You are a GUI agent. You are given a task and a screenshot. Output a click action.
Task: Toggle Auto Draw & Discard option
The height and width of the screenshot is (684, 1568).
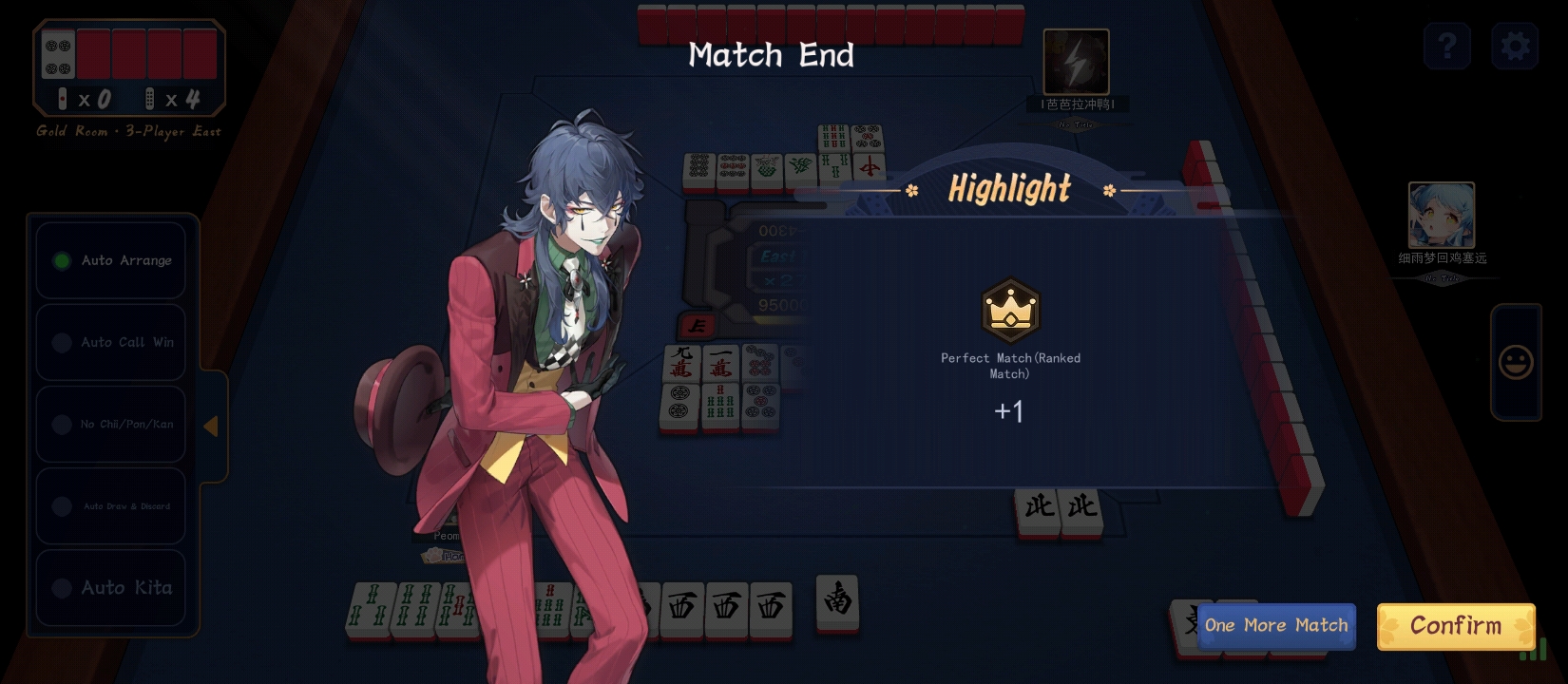pos(110,506)
